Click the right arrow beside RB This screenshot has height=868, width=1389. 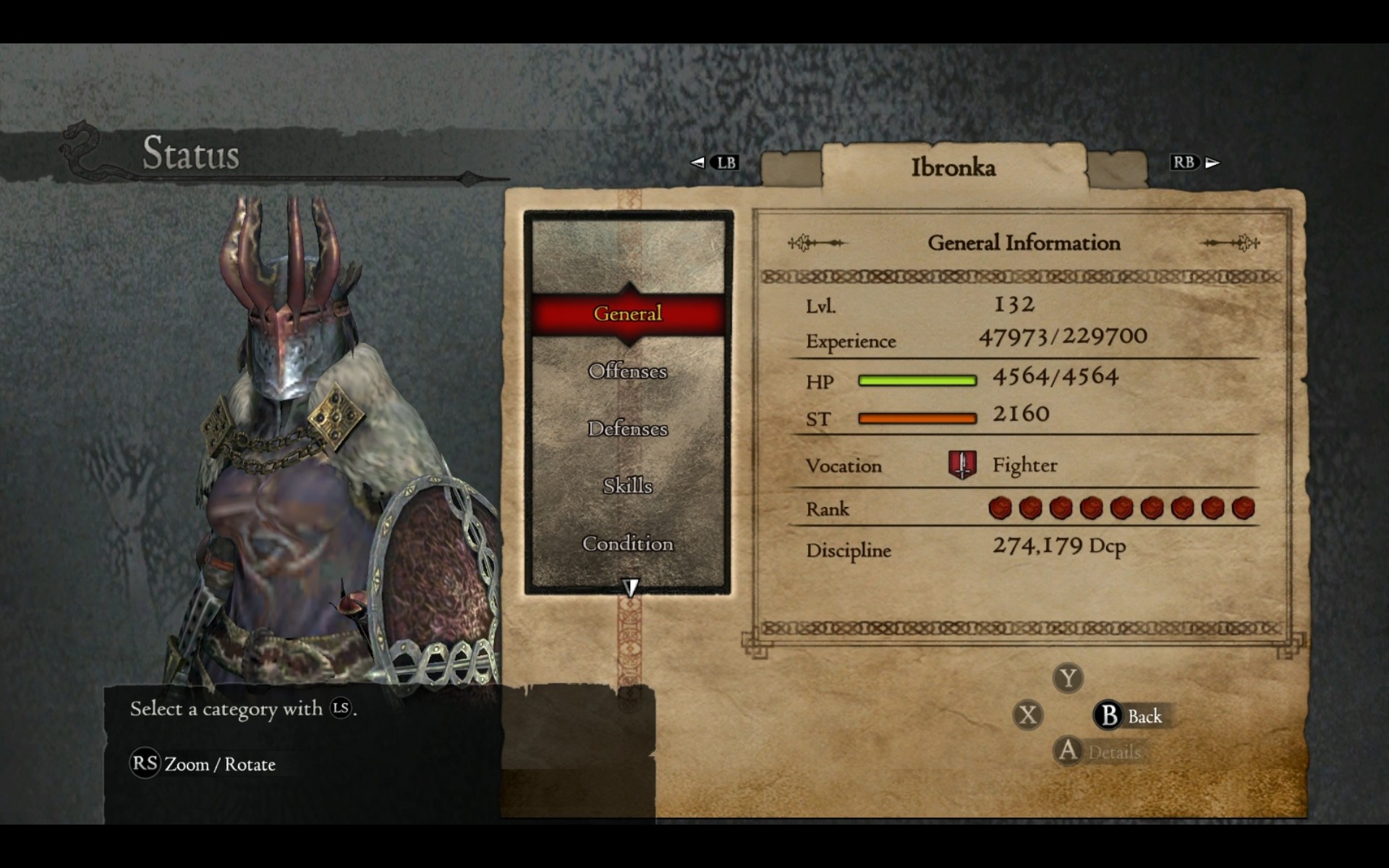[x=1210, y=163]
